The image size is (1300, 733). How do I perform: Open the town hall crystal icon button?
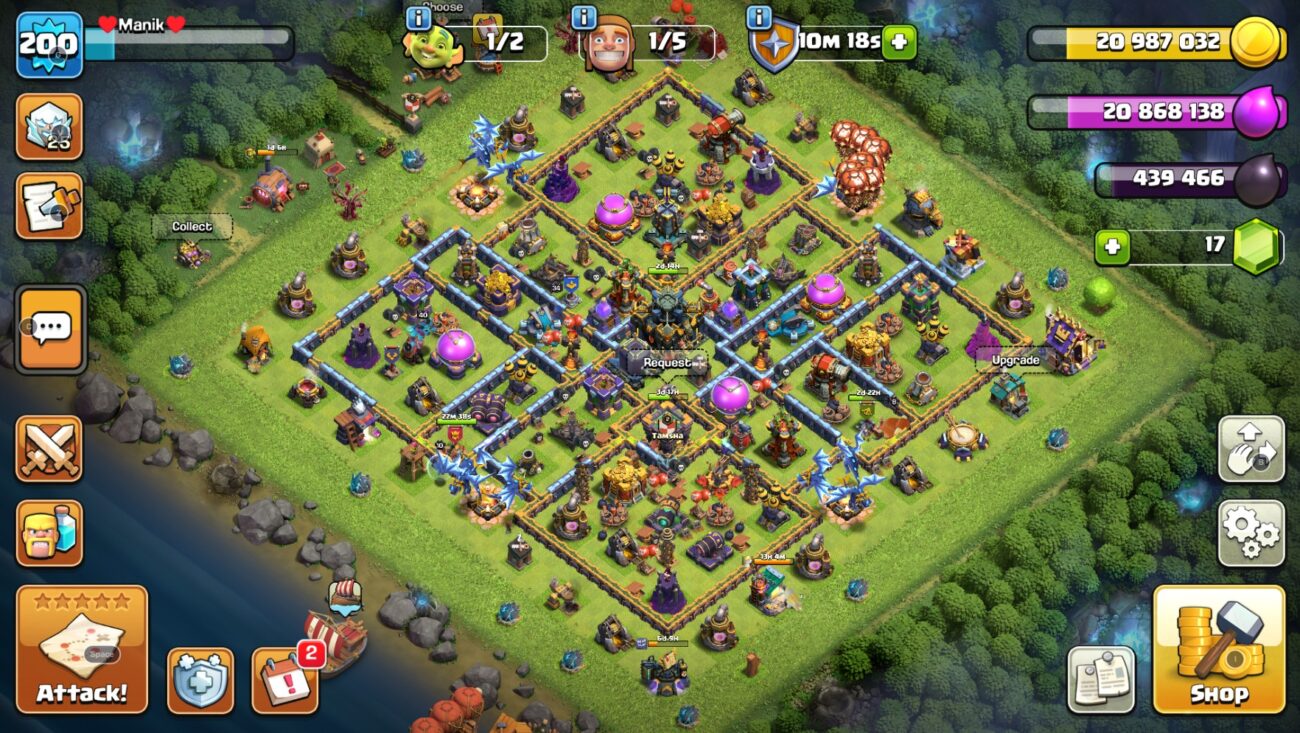click(49, 127)
